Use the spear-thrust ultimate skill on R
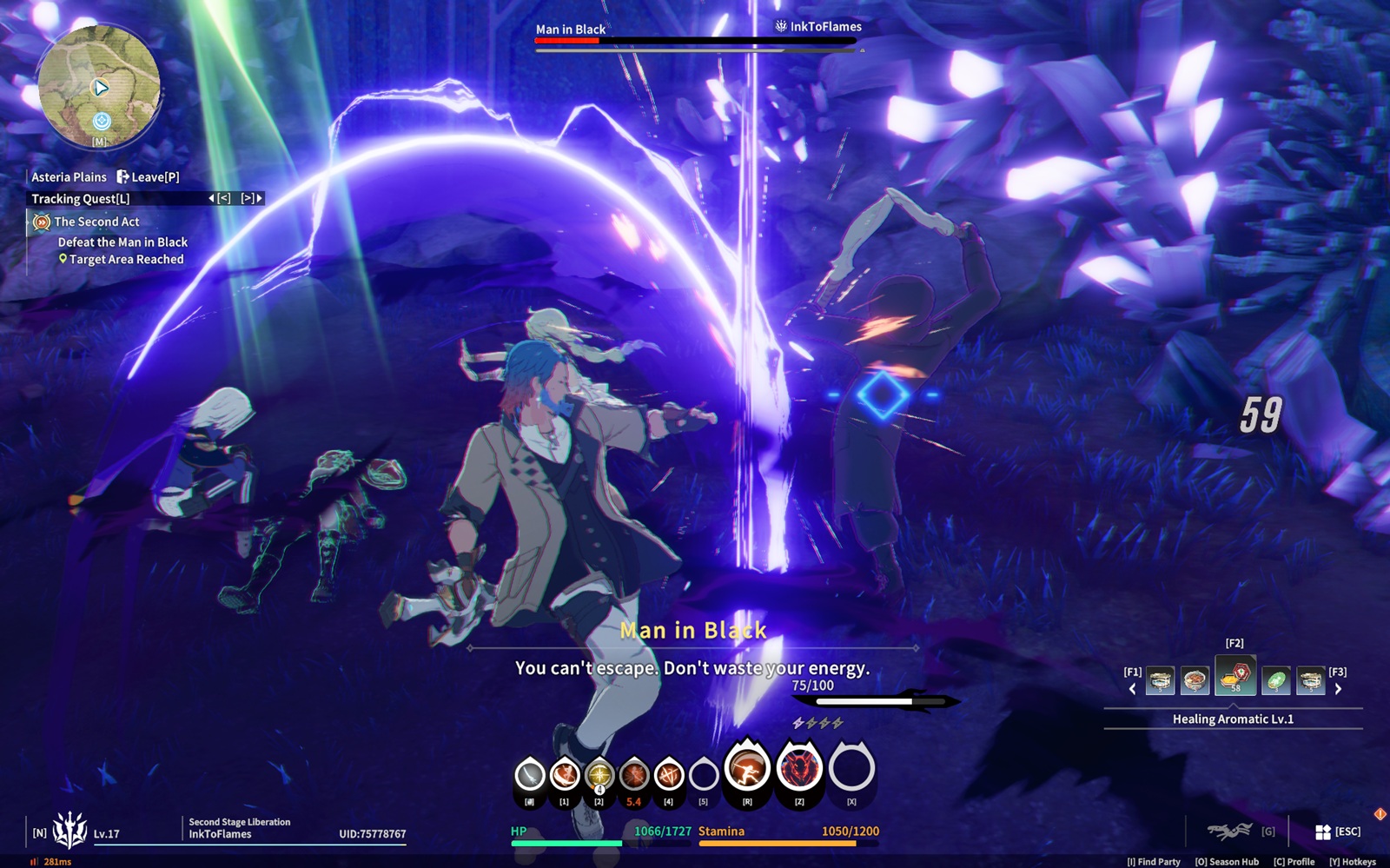This screenshot has width=1390, height=868. click(747, 768)
